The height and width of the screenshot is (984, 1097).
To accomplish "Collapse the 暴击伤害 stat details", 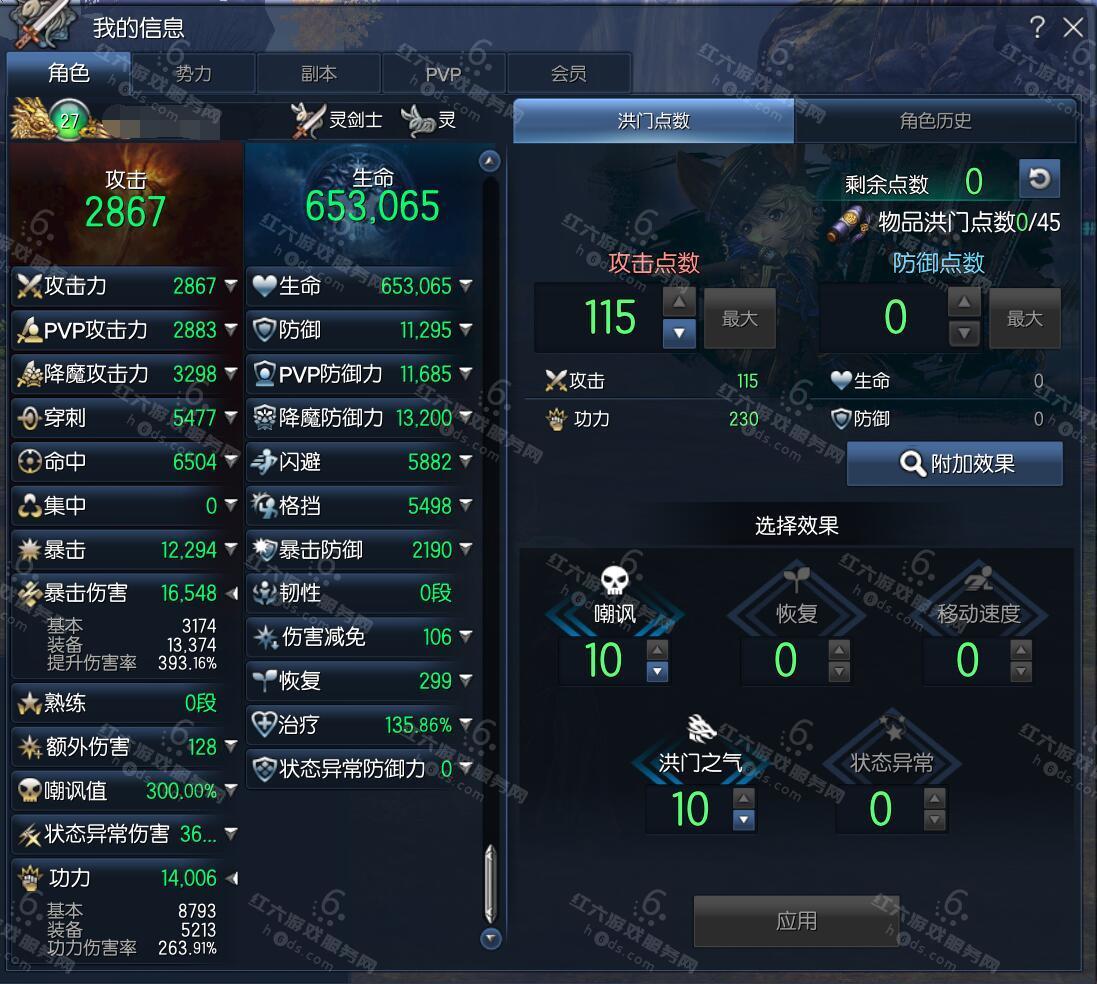I will pyautogui.click(x=231, y=593).
